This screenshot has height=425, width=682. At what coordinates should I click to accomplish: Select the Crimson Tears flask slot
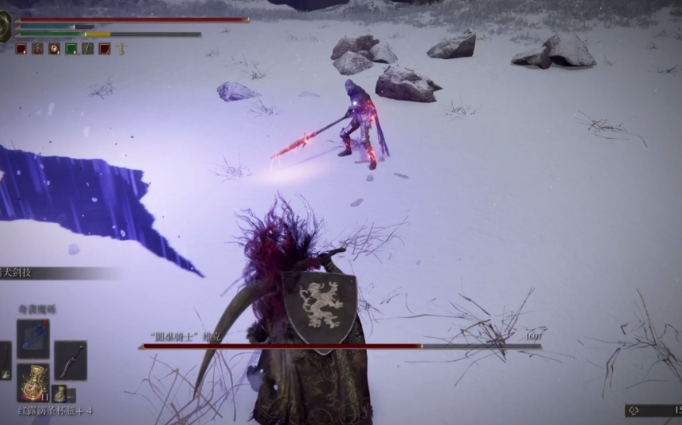(33, 381)
